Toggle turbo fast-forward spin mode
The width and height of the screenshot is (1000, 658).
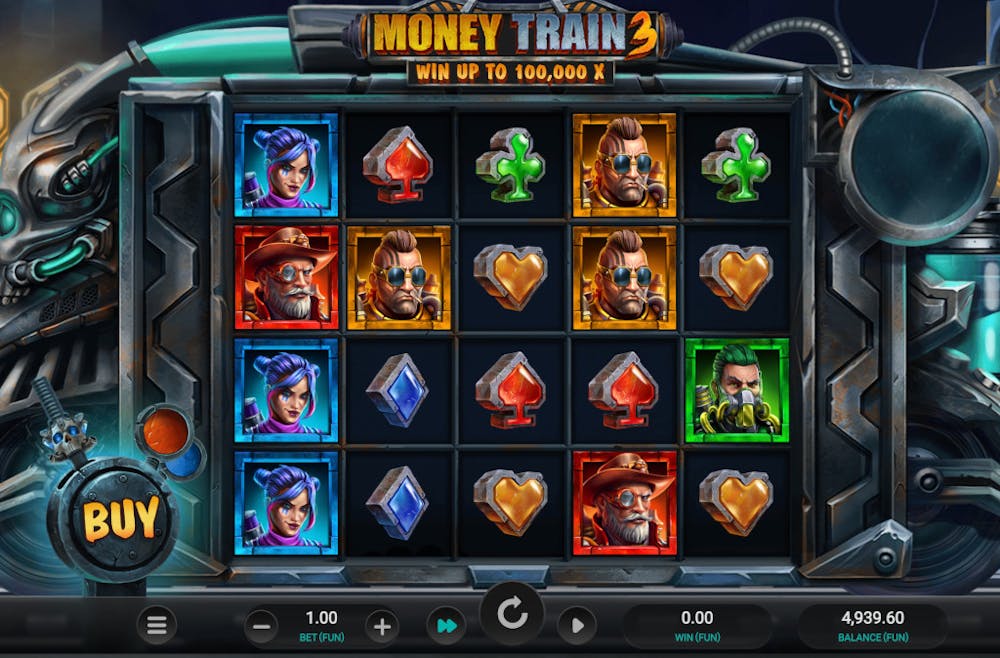445,627
